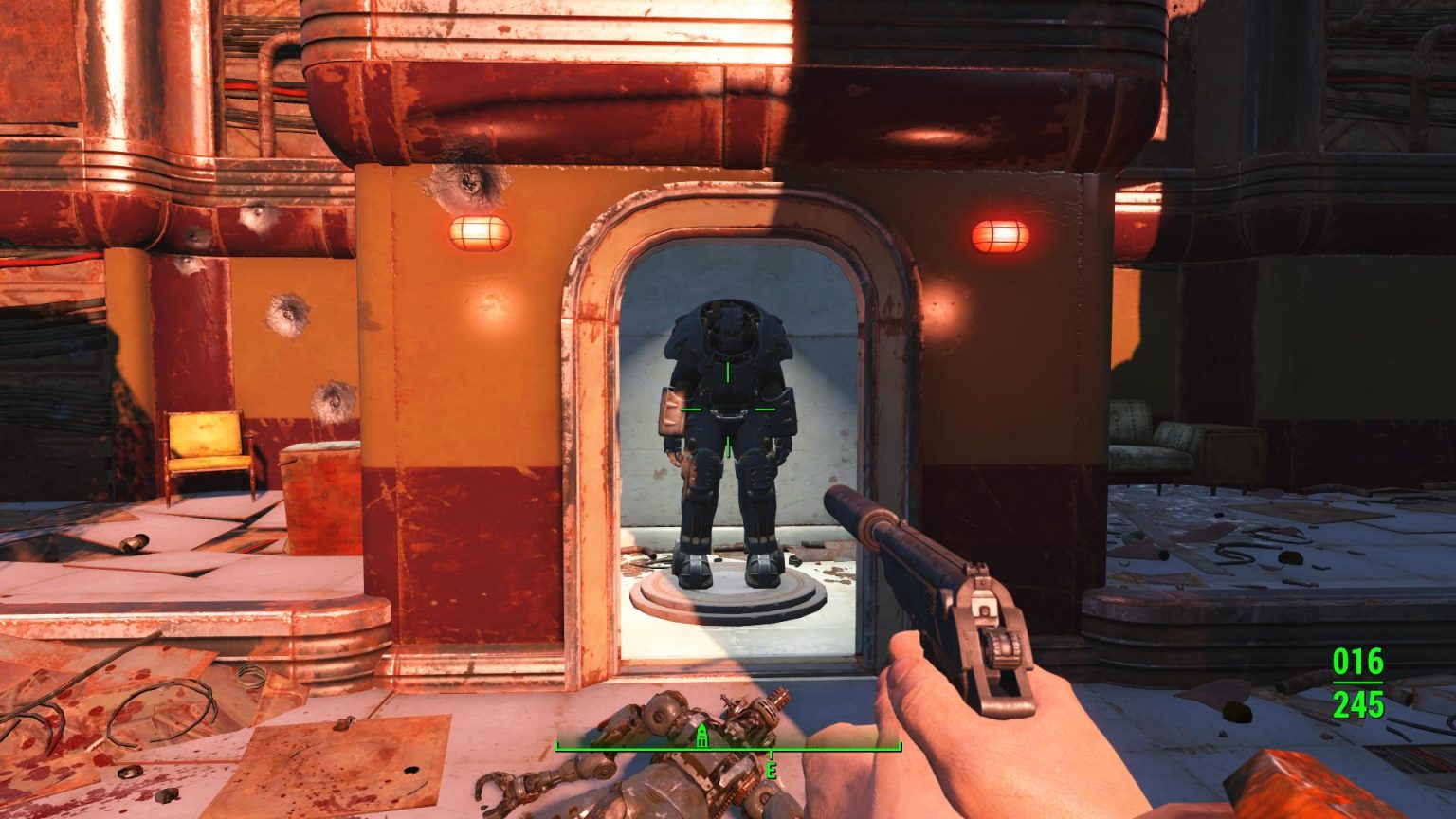Click the bullet hole above the left lamp
This screenshot has height=819, width=1456.
(x=467, y=182)
